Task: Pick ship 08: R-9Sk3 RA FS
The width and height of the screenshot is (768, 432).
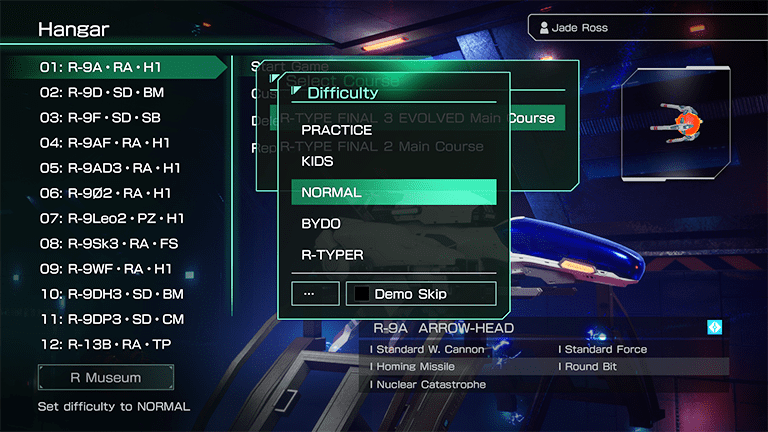Action: point(105,243)
